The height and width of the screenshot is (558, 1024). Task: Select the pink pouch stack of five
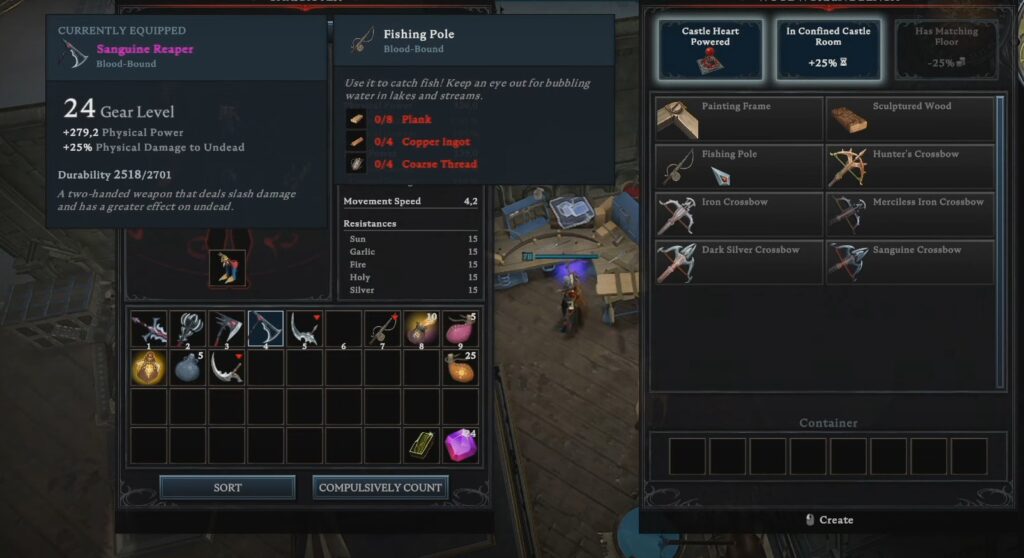(x=460, y=328)
